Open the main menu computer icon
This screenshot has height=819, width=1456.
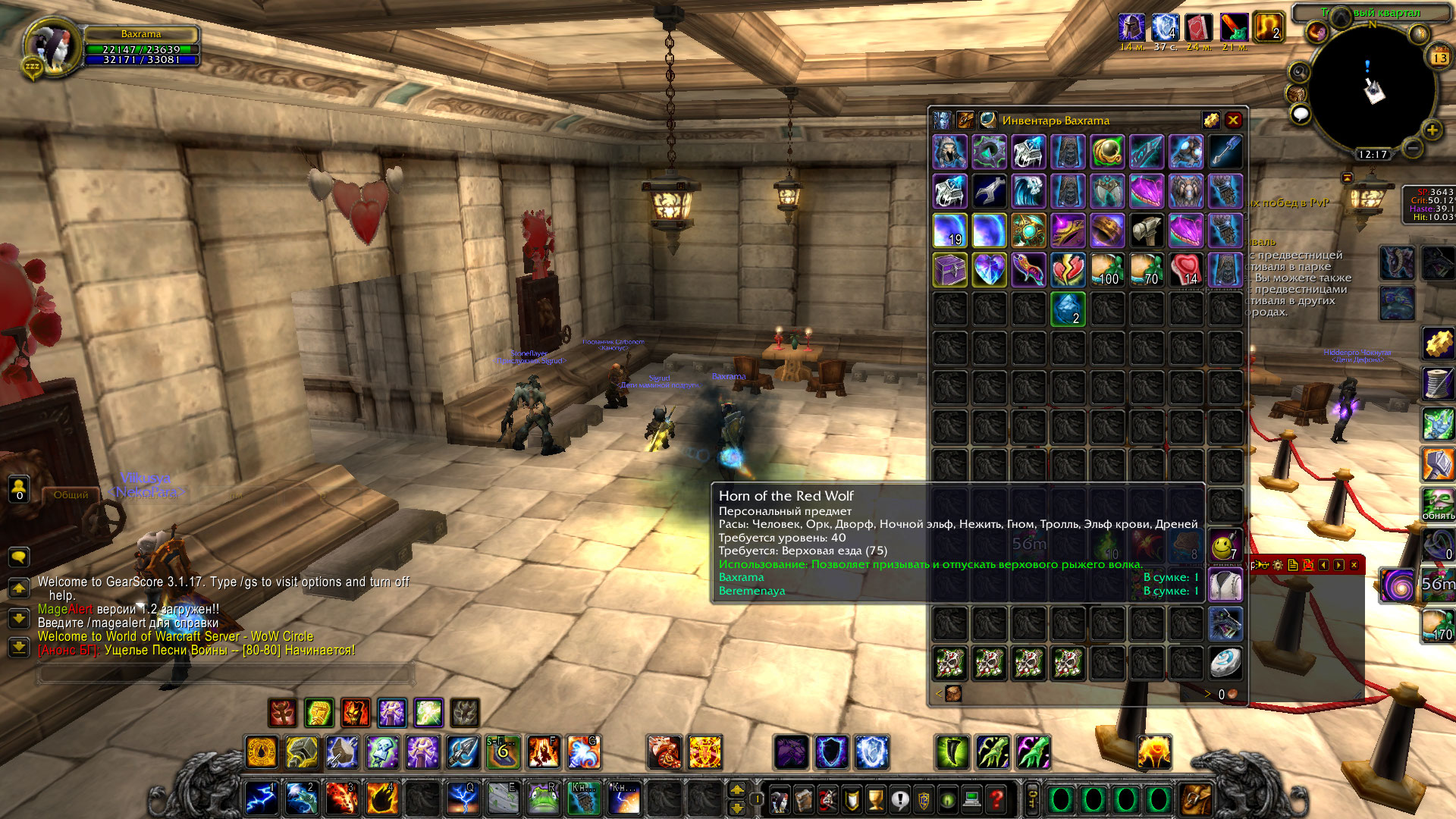[972, 799]
